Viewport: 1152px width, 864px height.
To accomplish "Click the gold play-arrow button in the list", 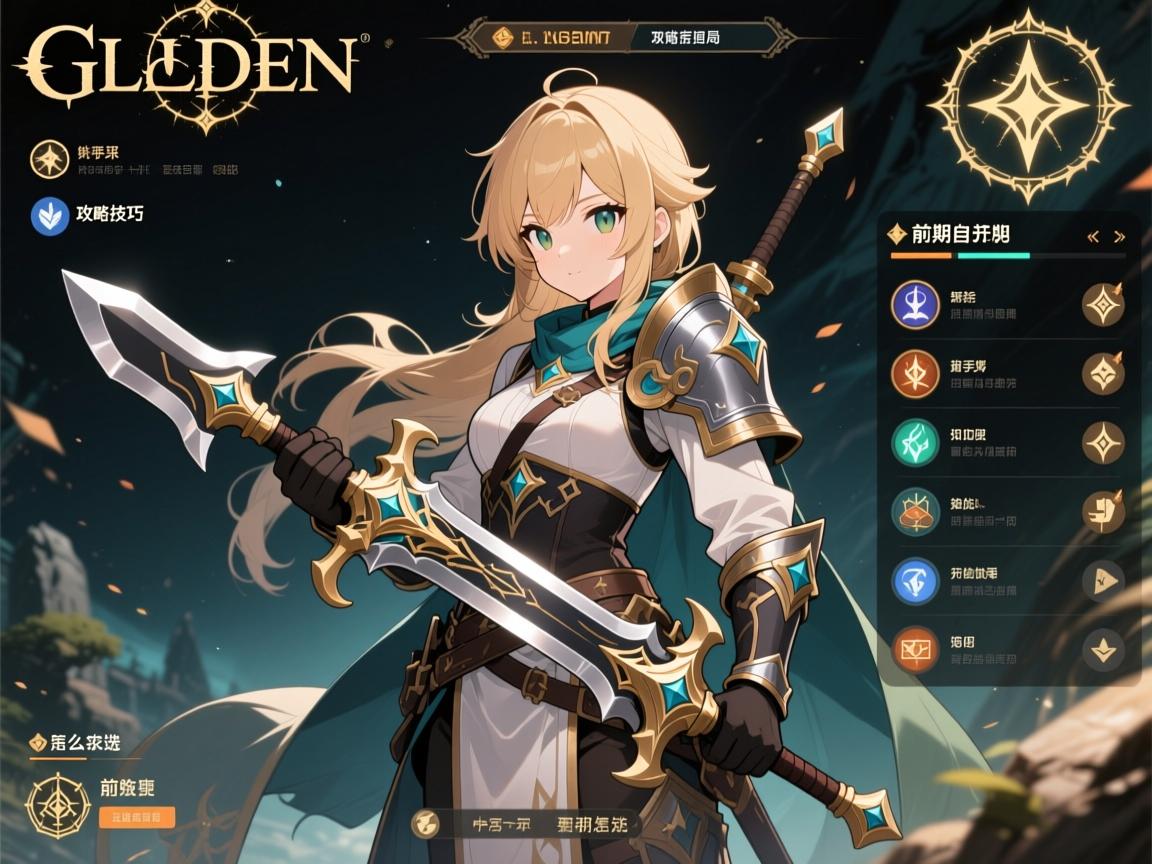I will click(x=1104, y=580).
